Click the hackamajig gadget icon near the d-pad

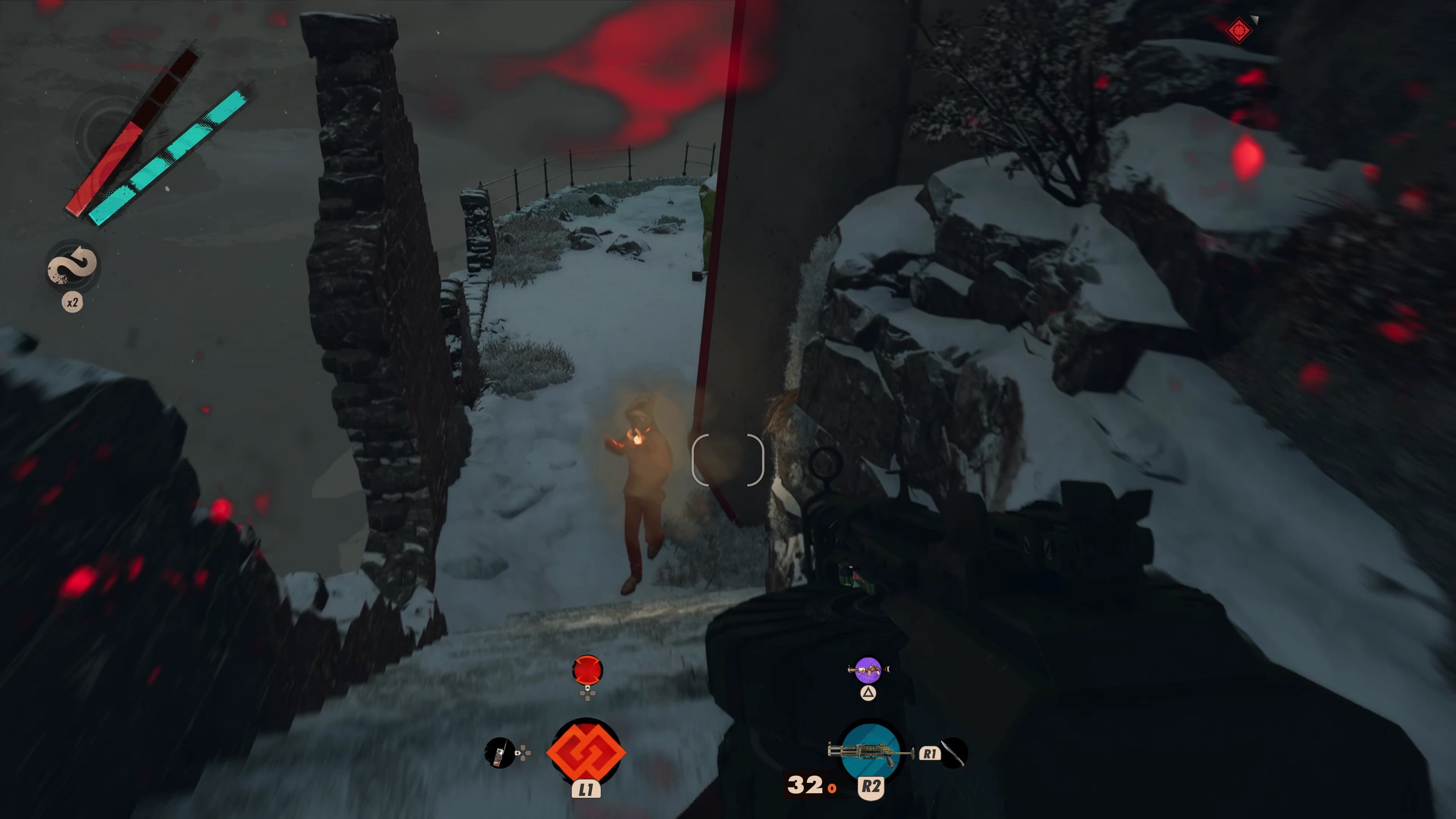[x=500, y=753]
